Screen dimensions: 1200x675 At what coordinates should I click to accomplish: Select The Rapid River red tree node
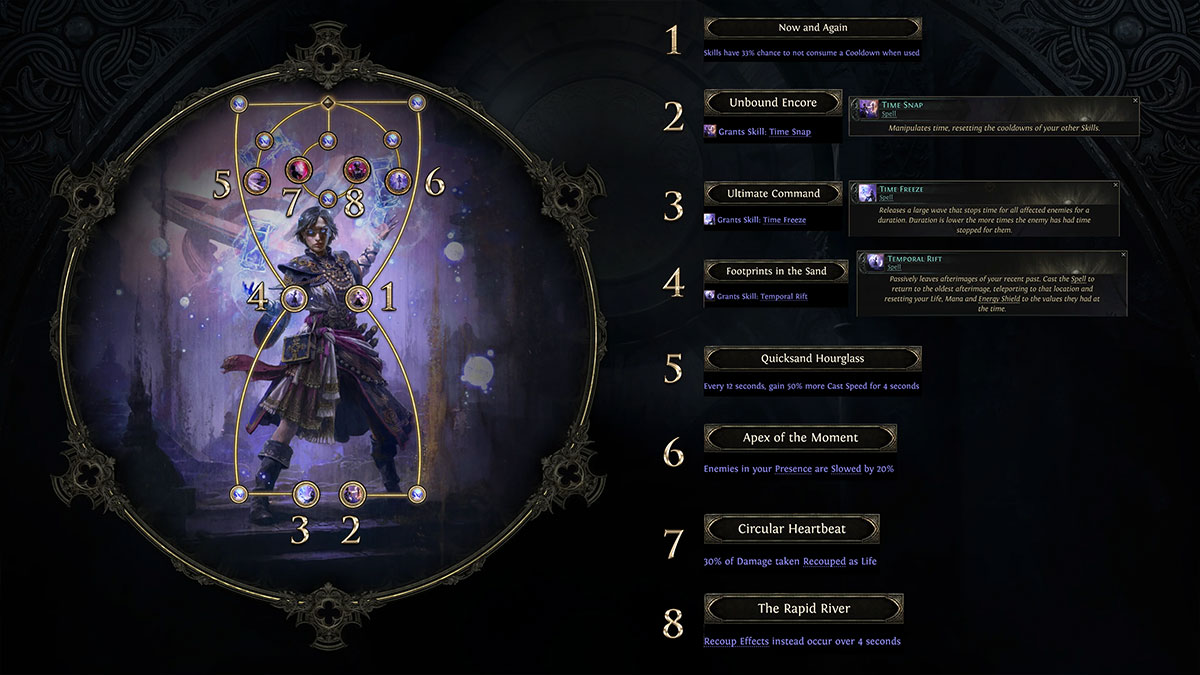coord(357,169)
